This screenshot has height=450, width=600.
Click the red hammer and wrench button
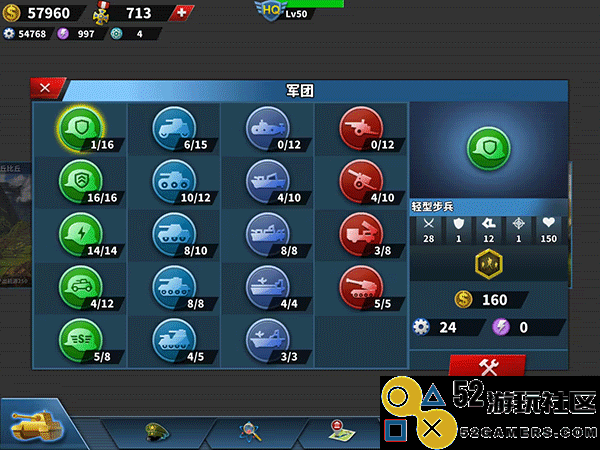(486, 367)
